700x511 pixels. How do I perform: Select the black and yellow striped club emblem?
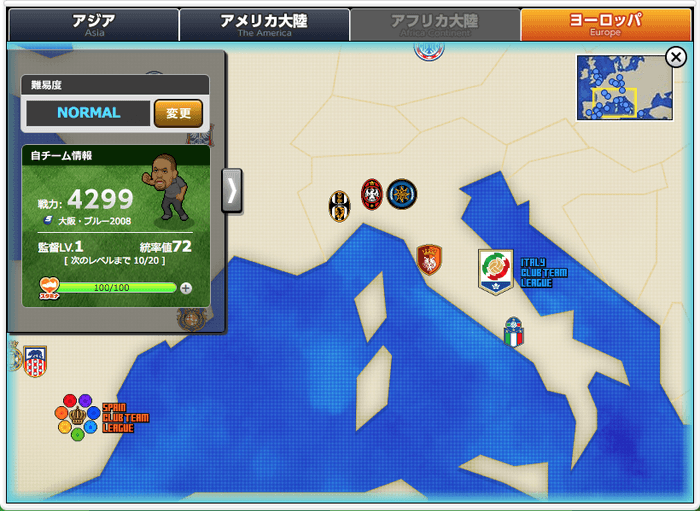[x=340, y=206]
